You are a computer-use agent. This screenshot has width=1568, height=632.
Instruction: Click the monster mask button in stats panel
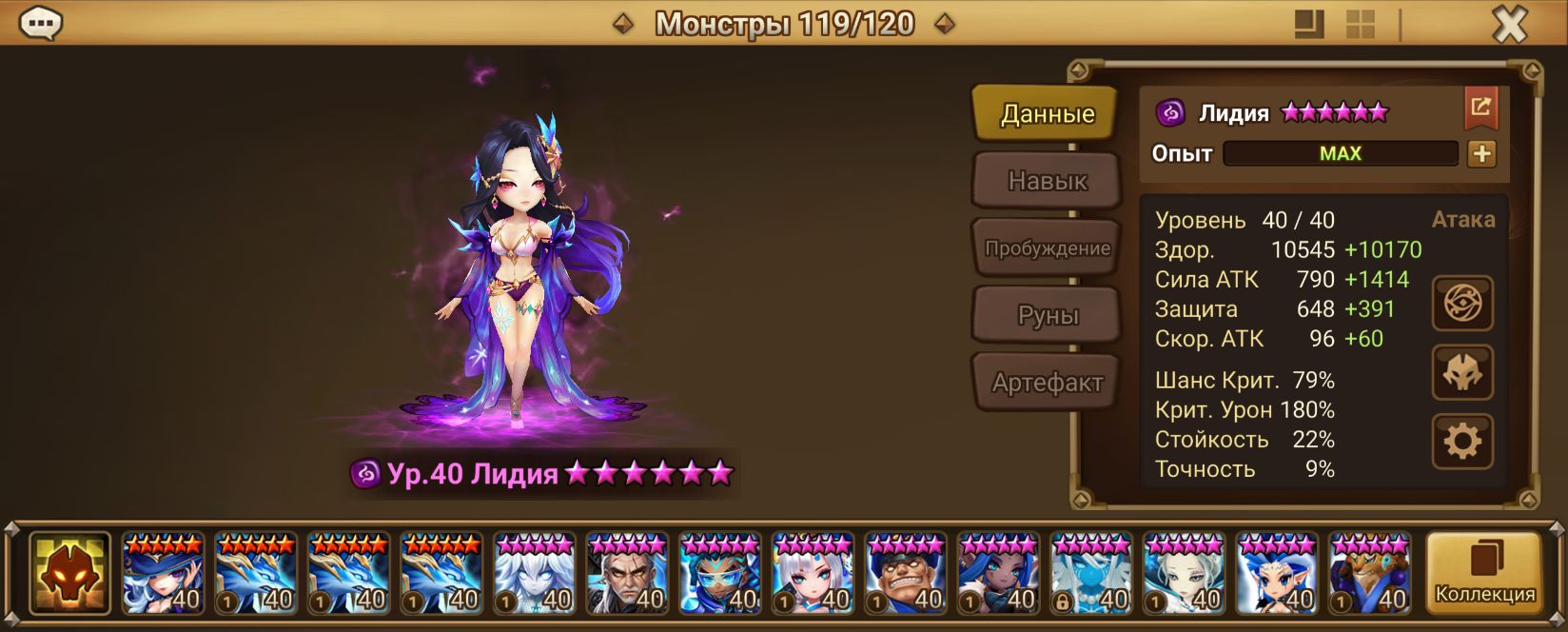pos(1462,372)
